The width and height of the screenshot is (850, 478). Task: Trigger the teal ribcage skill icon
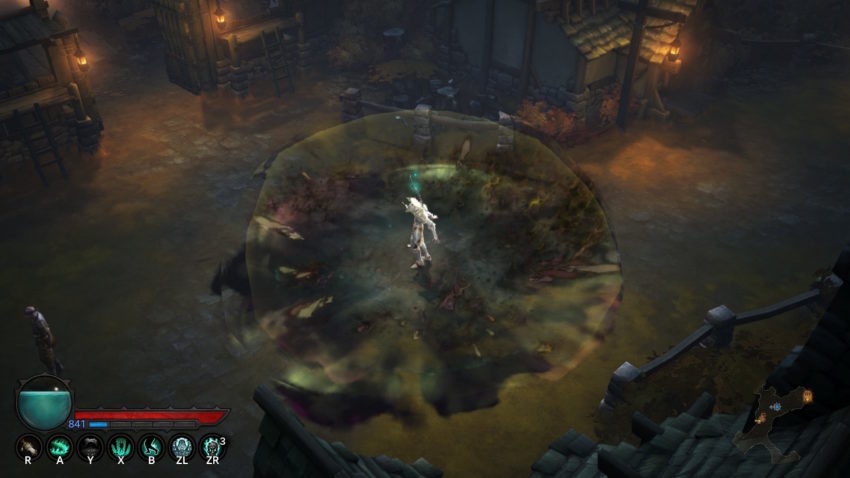pyautogui.click(x=120, y=446)
